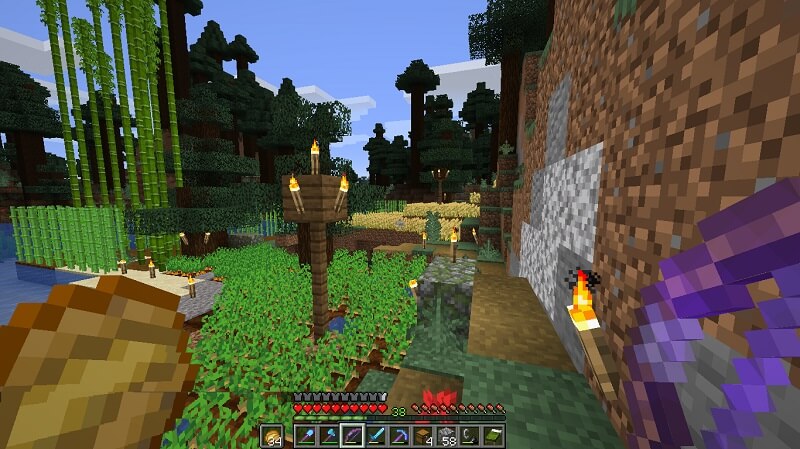Select the green item in the last slot
The width and height of the screenshot is (800, 449).
pos(494,436)
